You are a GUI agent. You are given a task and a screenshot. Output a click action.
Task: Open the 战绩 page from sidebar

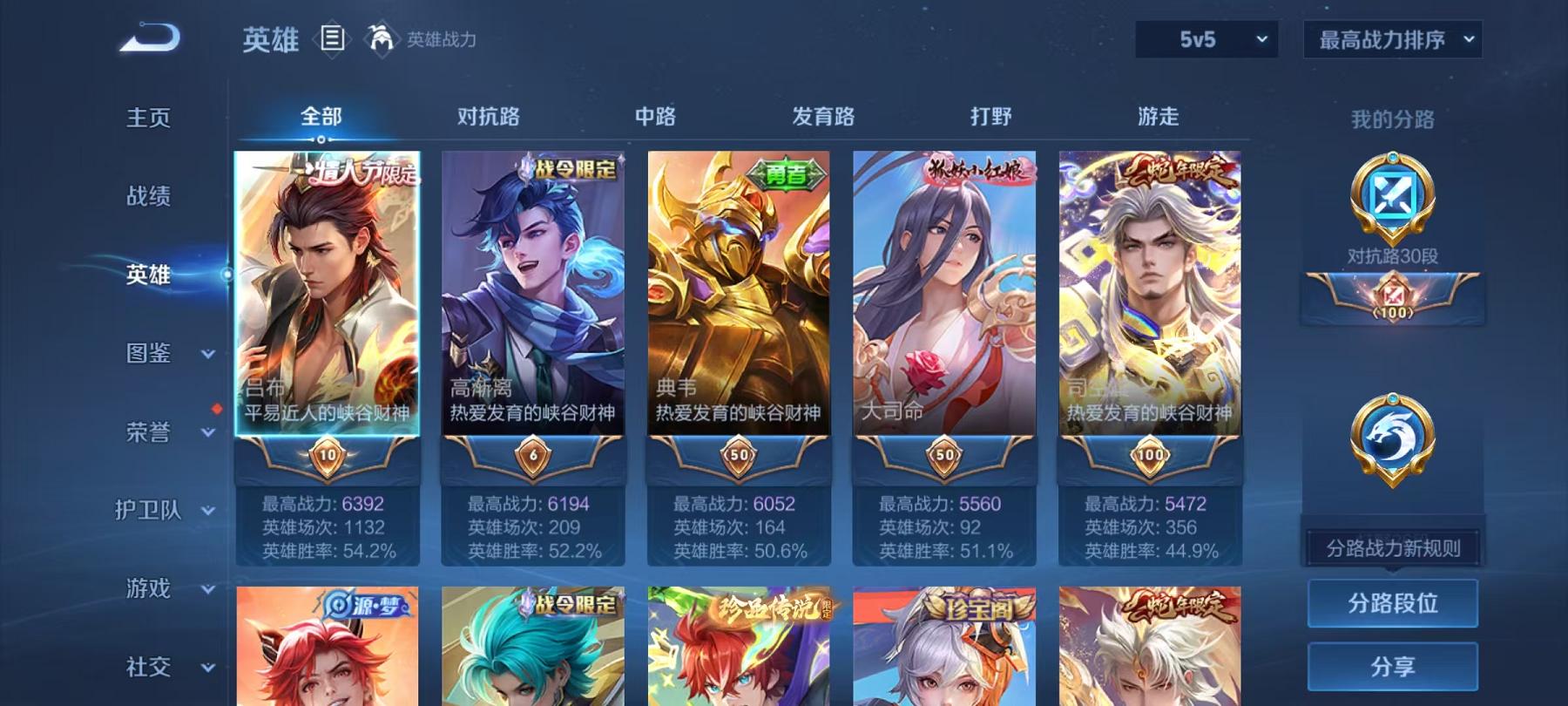pos(145,197)
